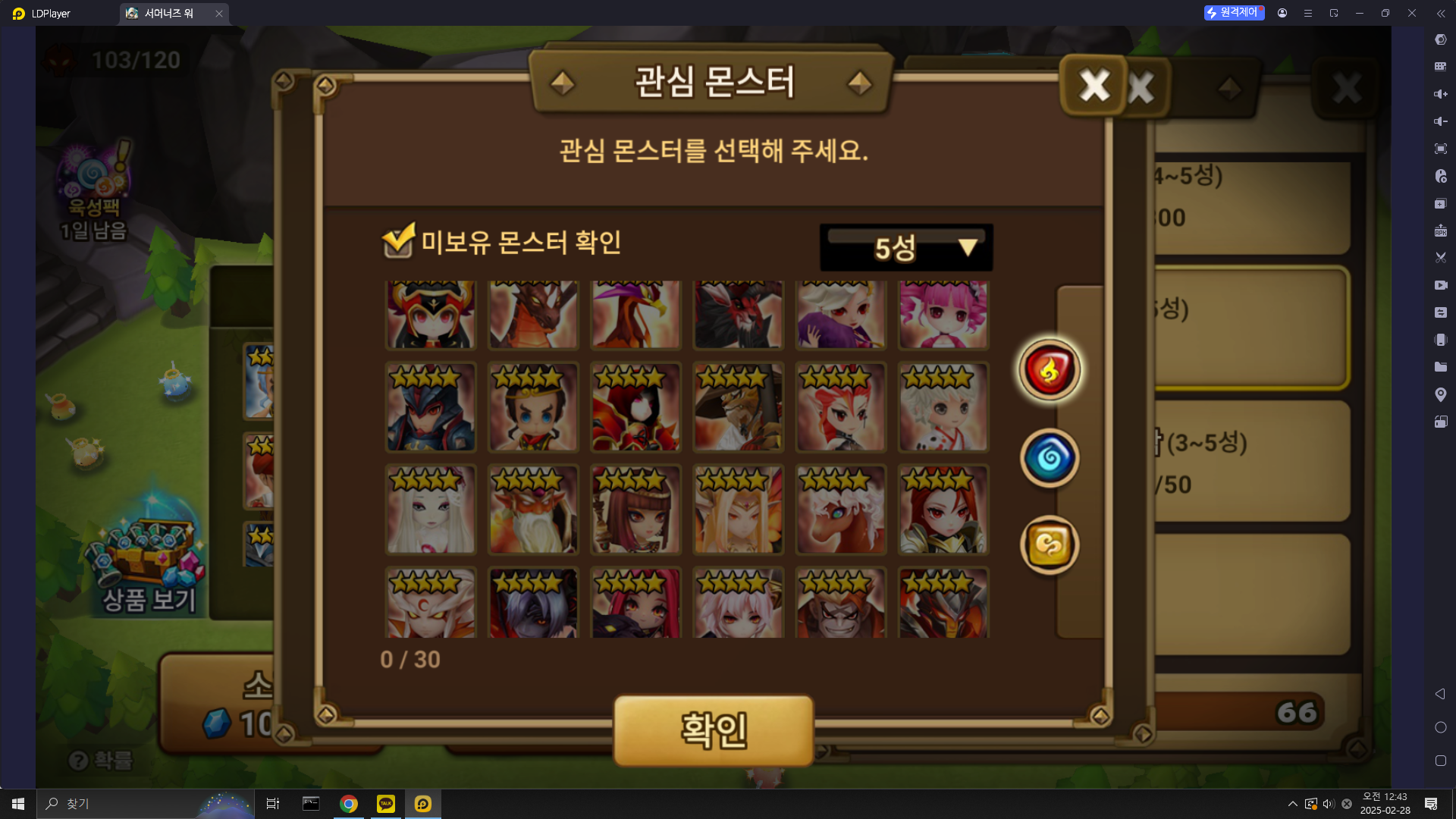Install an APK via the sidebar
This screenshot has height=819, width=1456.
tap(1440, 231)
